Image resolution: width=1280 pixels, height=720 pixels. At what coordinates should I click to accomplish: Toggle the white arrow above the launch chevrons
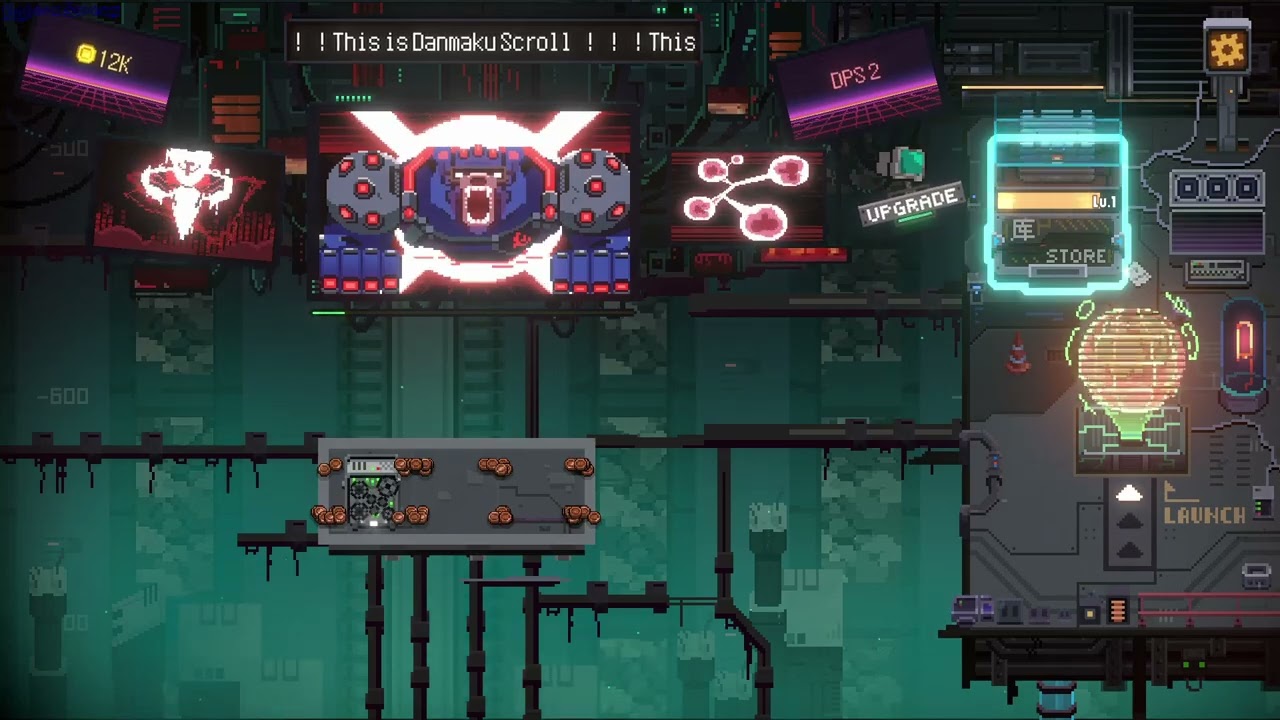click(x=1129, y=492)
